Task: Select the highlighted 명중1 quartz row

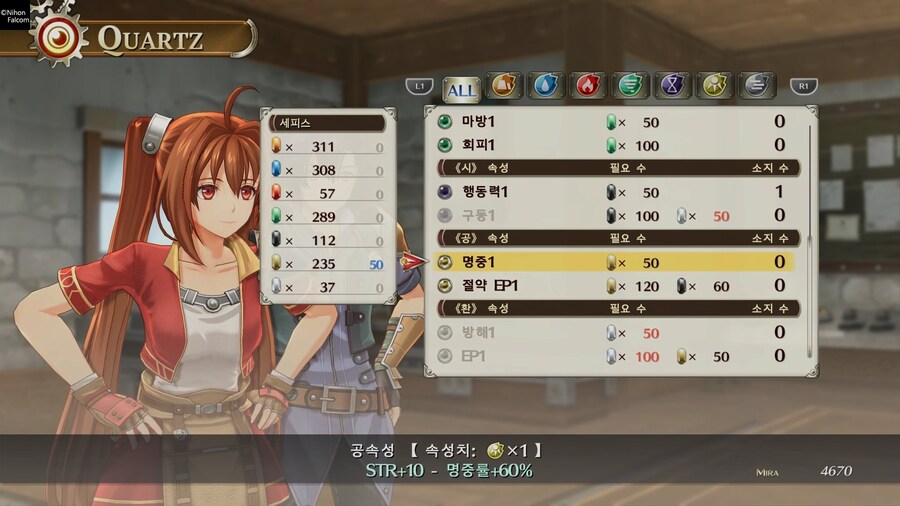Action: click(615, 262)
